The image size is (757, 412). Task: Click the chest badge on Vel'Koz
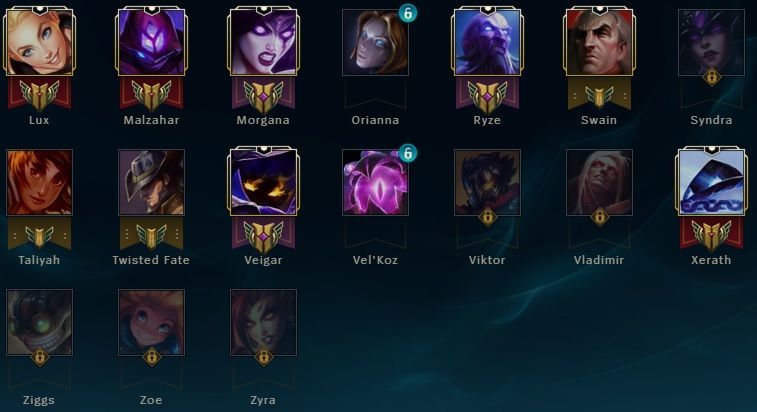[x=407, y=153]
